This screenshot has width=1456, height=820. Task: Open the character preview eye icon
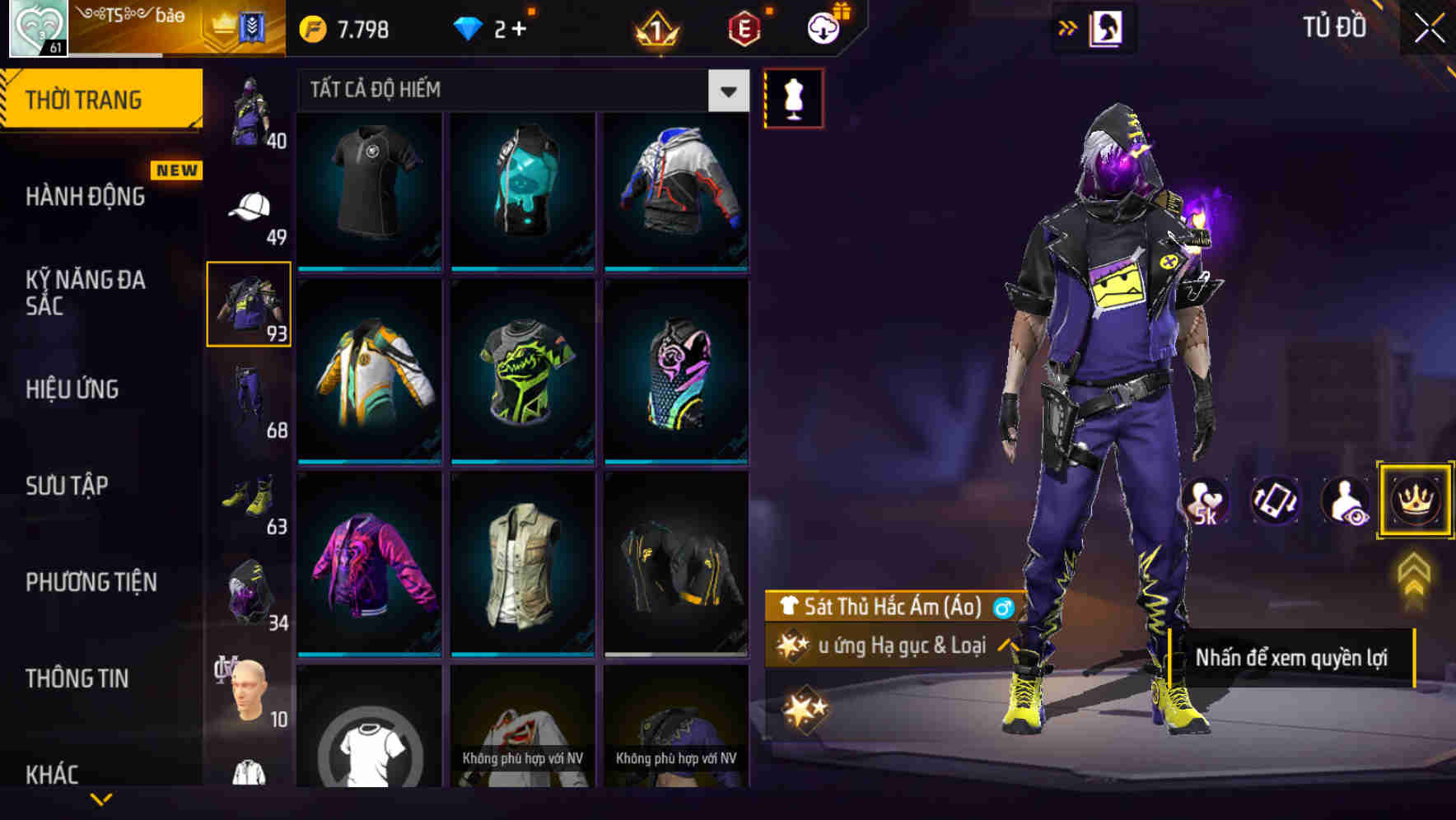pyautogui.click(x=1342, y=501)
